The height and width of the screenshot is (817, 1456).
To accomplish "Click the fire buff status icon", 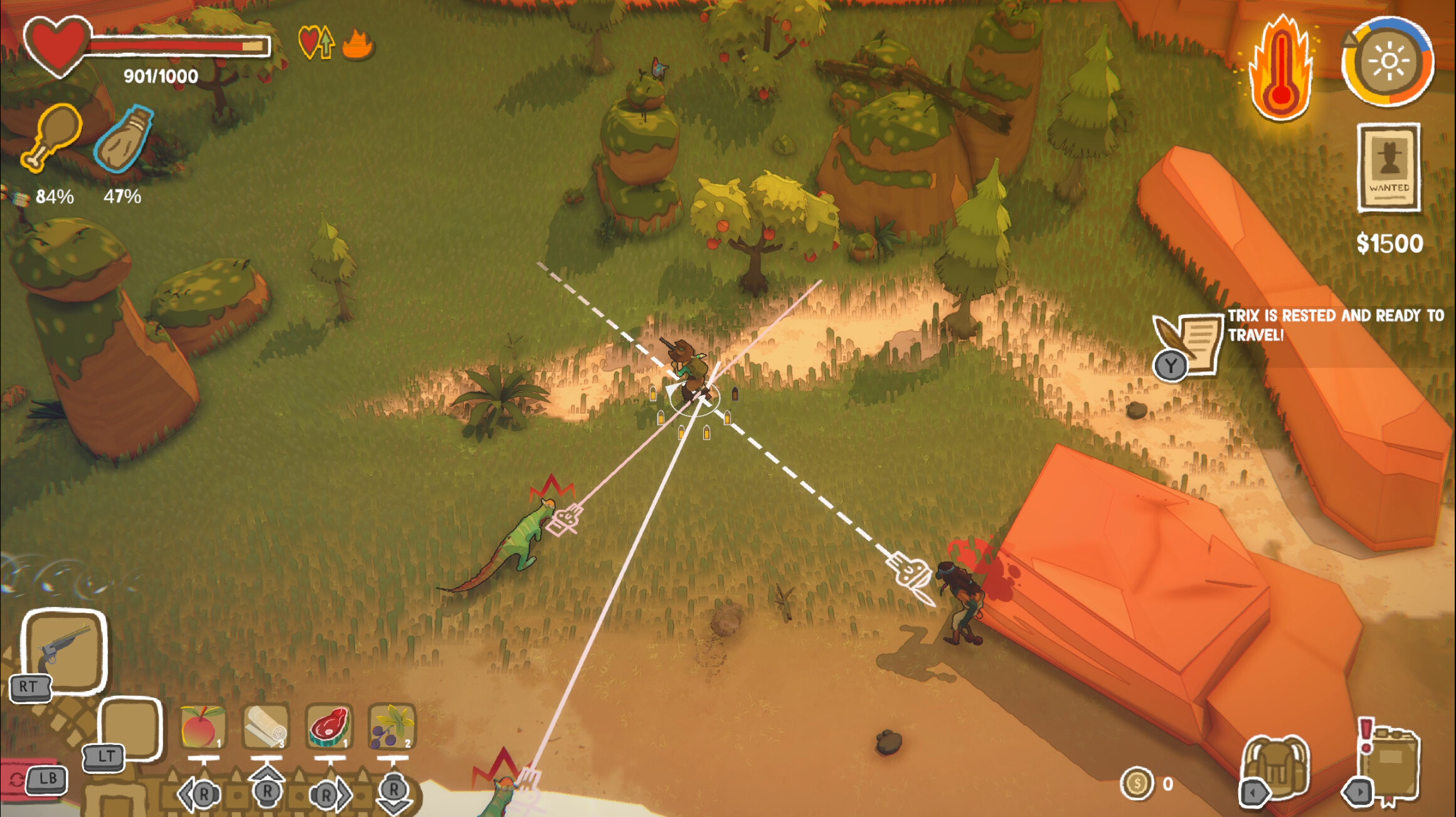I will click(358, 44).
